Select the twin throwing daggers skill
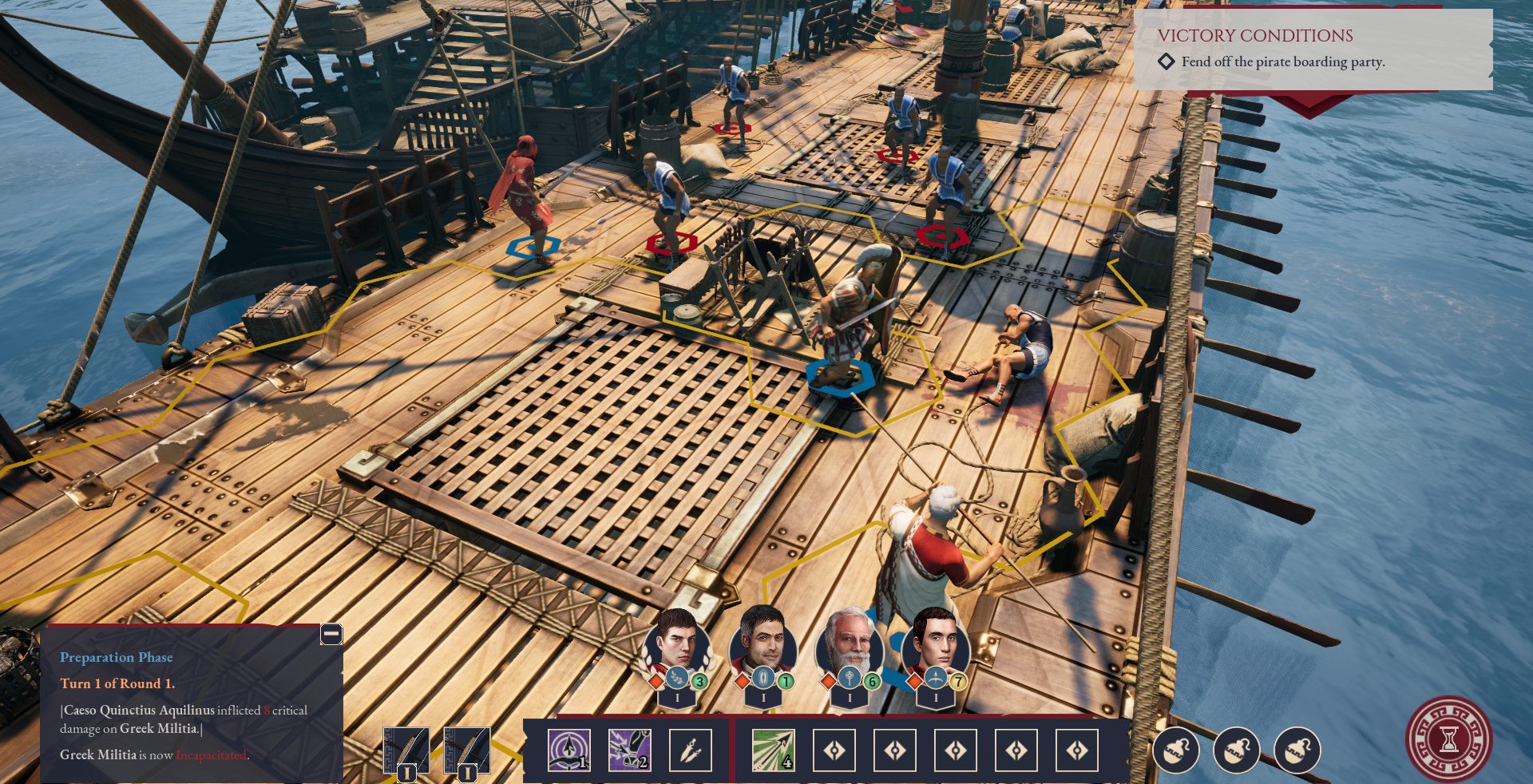The image size is (1533, 784). pyautogui.click(x=690, y=750)
